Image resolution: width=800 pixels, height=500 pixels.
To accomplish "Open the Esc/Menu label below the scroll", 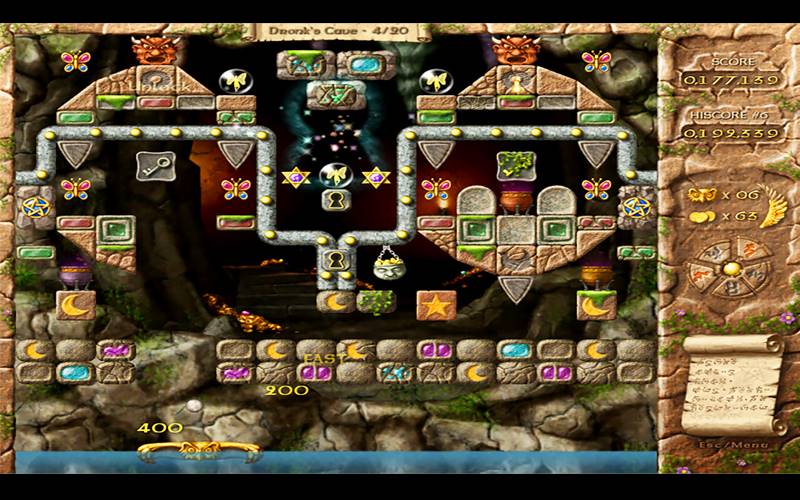I will point(727,445).
